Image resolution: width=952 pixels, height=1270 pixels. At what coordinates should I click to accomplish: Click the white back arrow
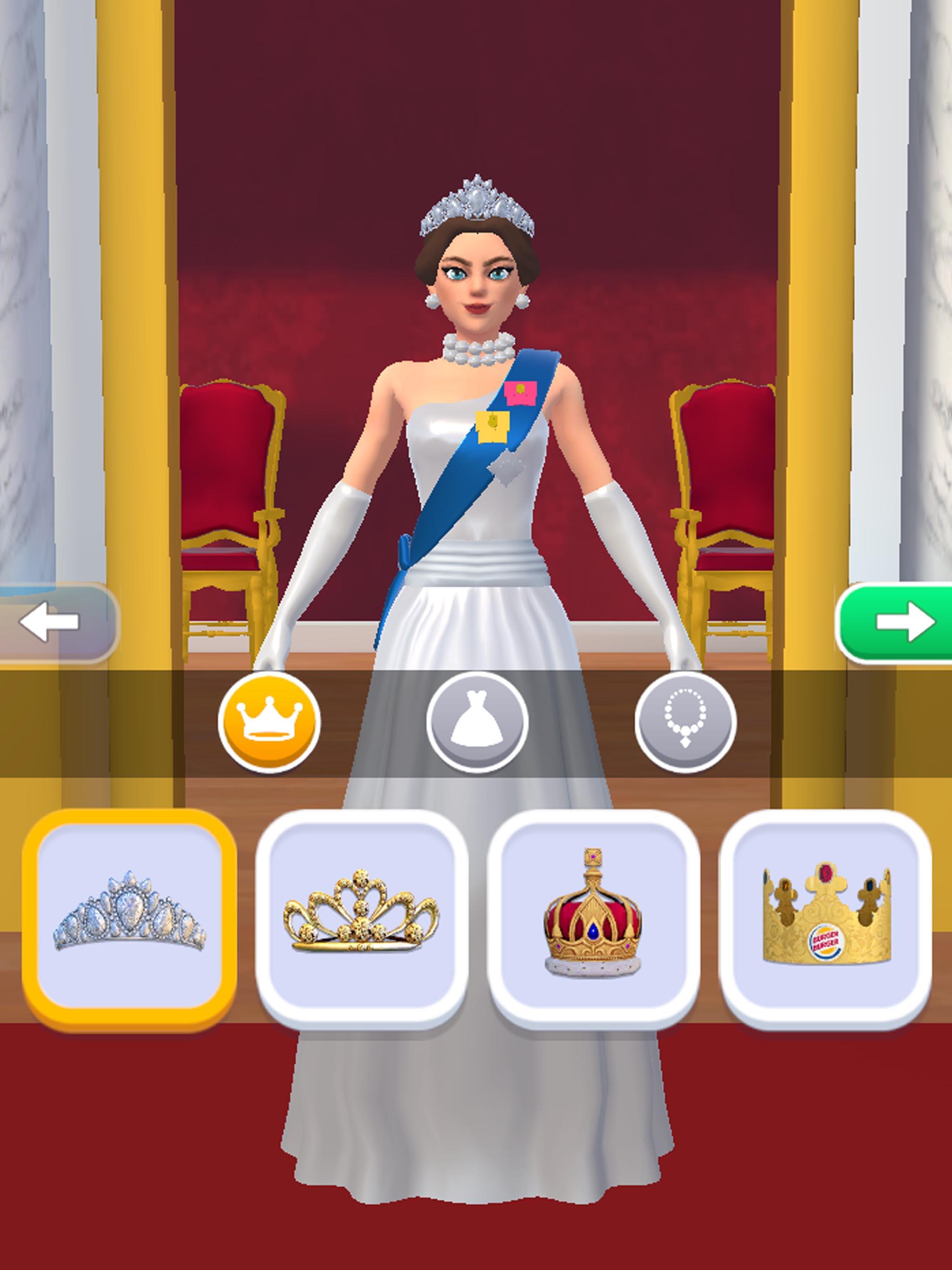49,620
